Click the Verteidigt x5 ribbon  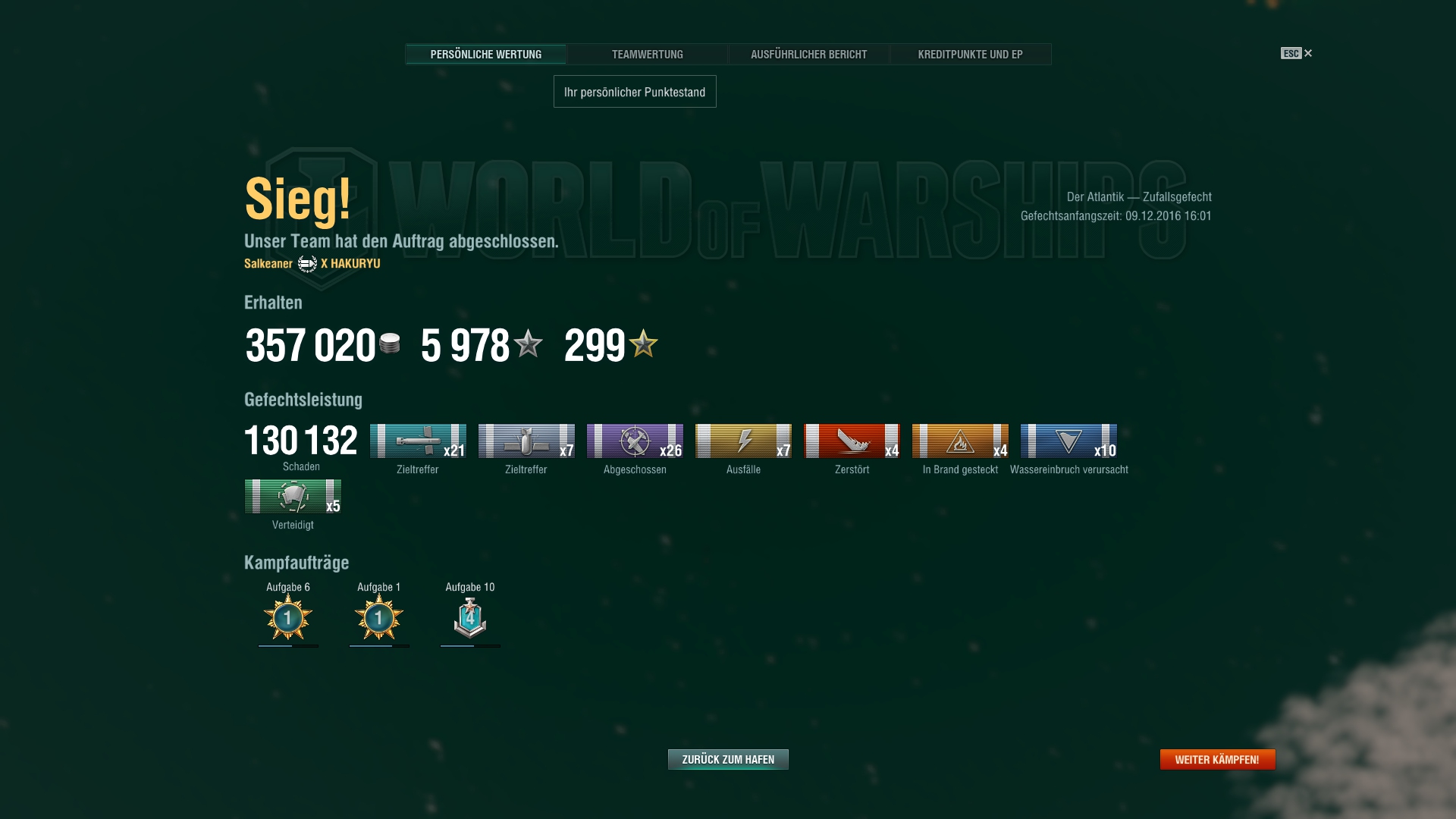(x=293, y=497)
